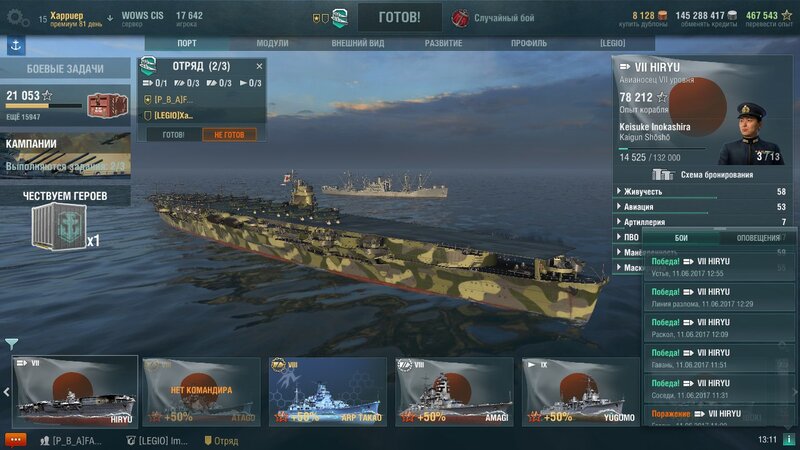Open the [LEGIO] clan tab
Image resolution: width=800 pixels, height=450 pixels.
point(612,44)
